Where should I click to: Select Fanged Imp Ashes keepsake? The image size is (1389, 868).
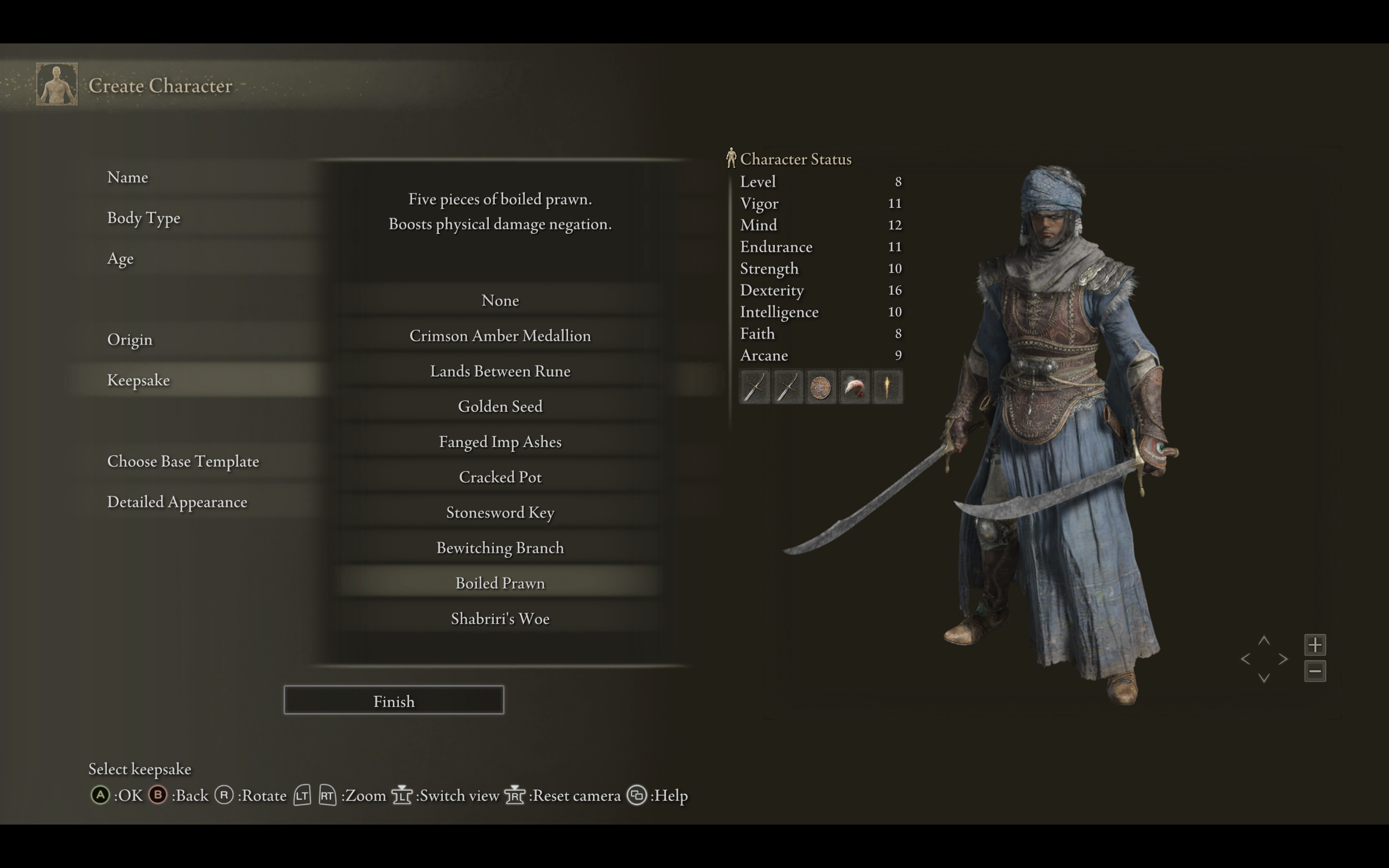pyautogui.click(x=500, y=442)
